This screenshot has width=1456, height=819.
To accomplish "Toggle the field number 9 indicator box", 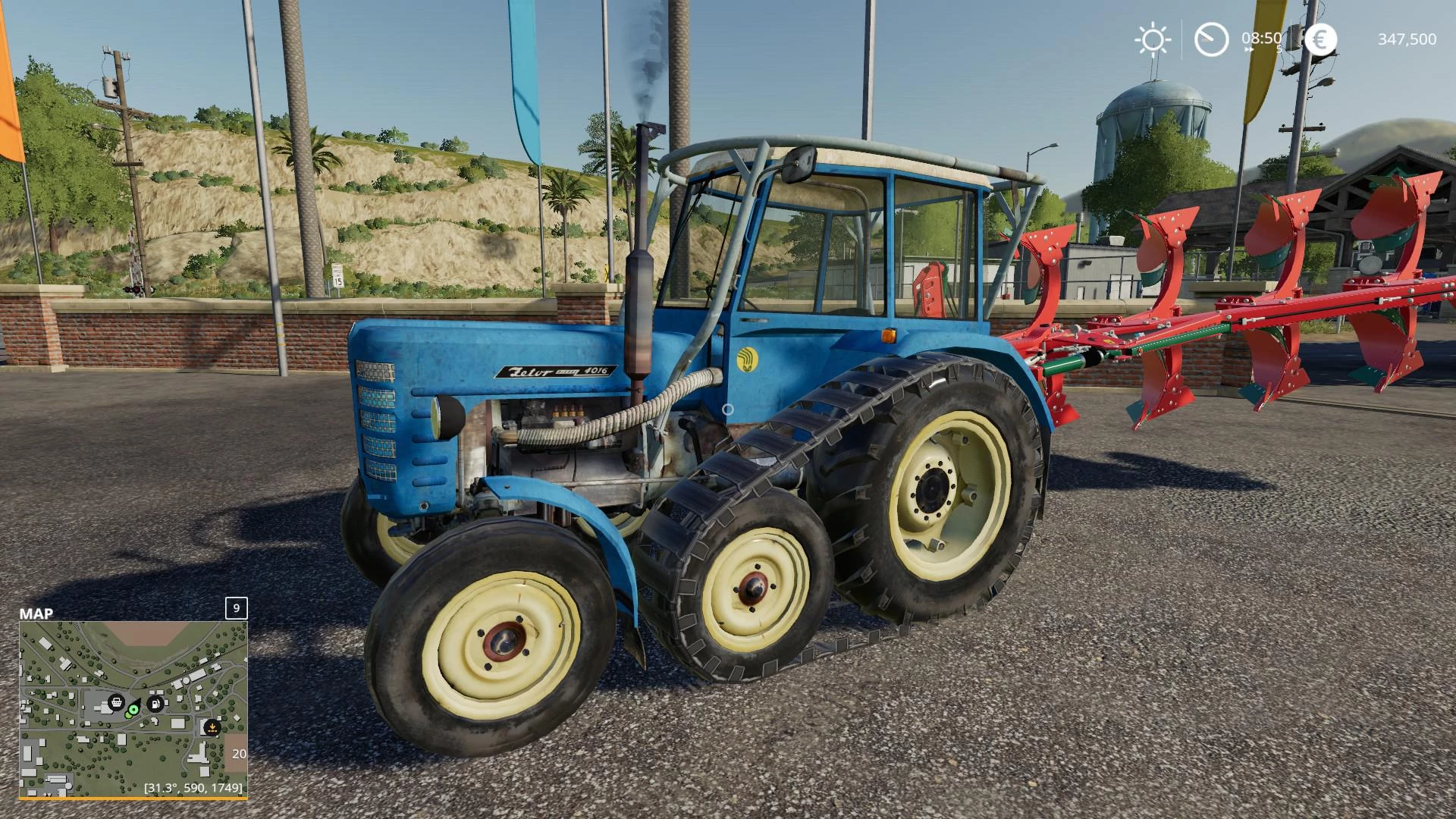I will [236, 608].
